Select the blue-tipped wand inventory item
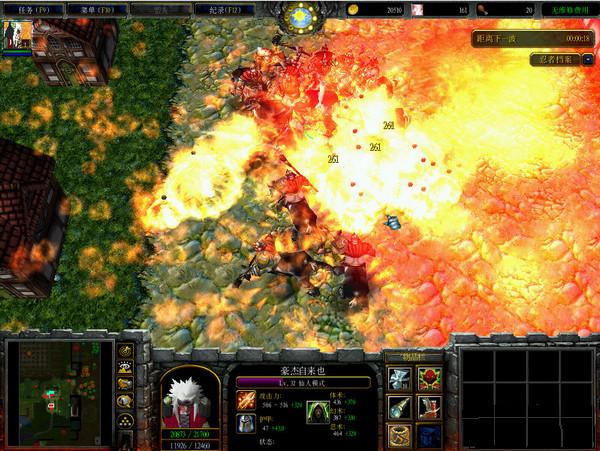The height and width of the screenshot is (451, 600). point(400,408)
